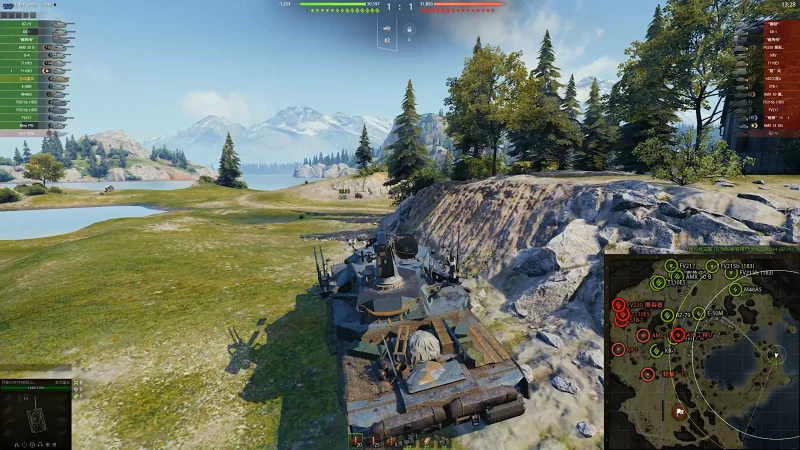
Task: Choose the E-50M row in the team list
Action: click(x=30, y=87)
